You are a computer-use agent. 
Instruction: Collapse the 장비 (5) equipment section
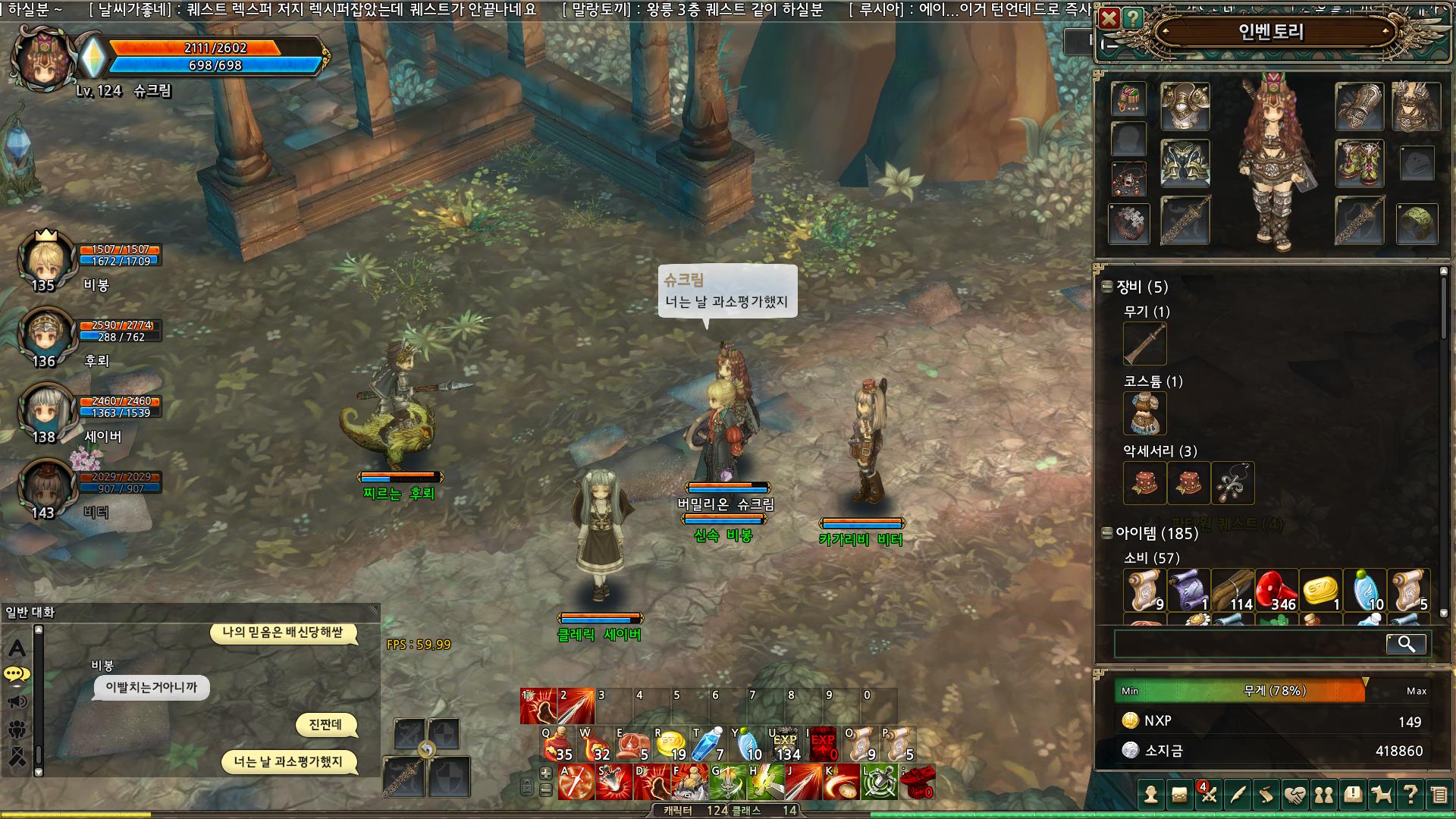point(1107,287)
